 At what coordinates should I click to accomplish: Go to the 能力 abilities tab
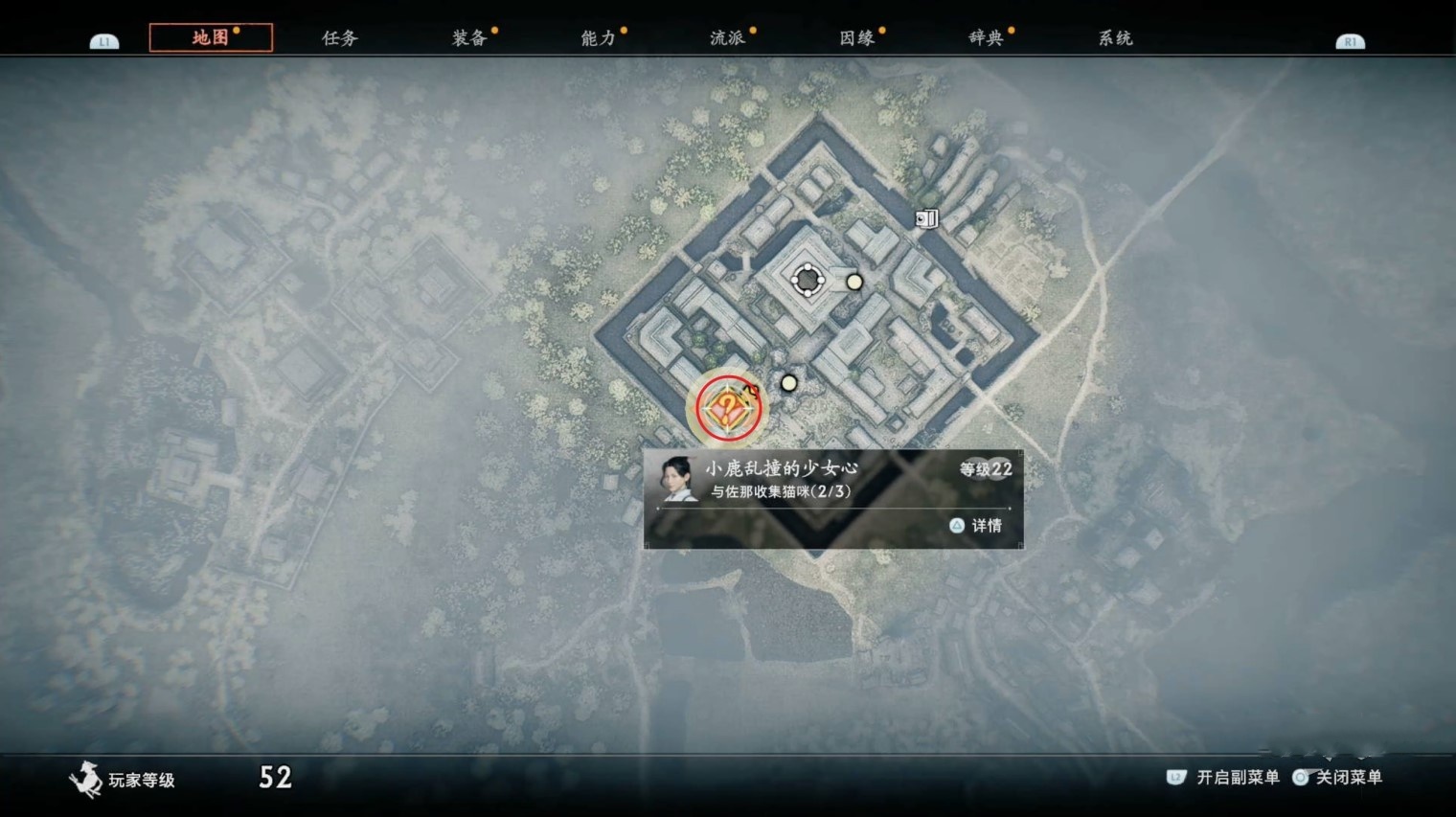[599, 38]
